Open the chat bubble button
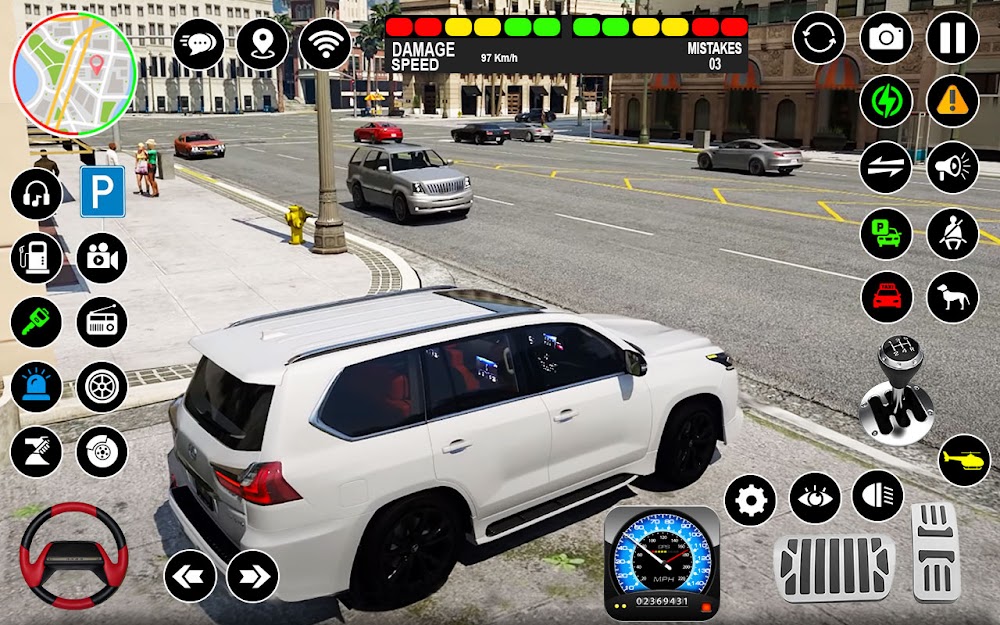 click(x=199, y=44)
